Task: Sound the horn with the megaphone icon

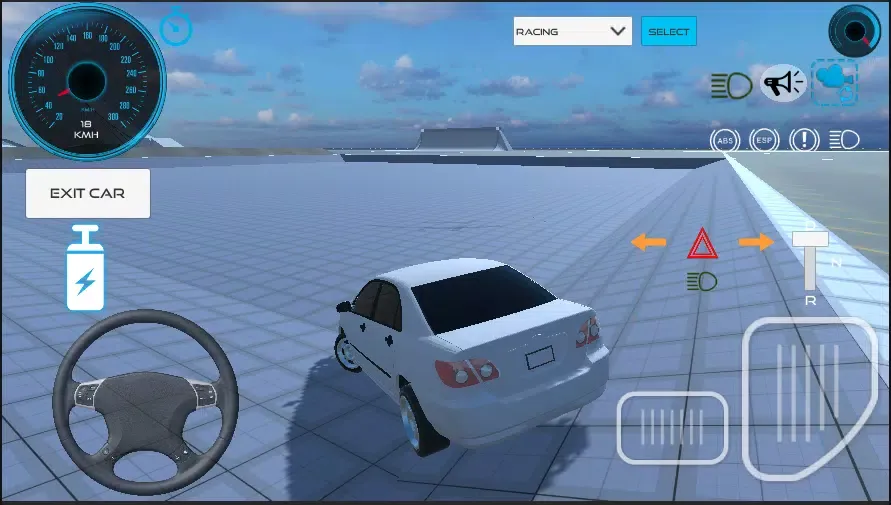Action: (783, 83)
